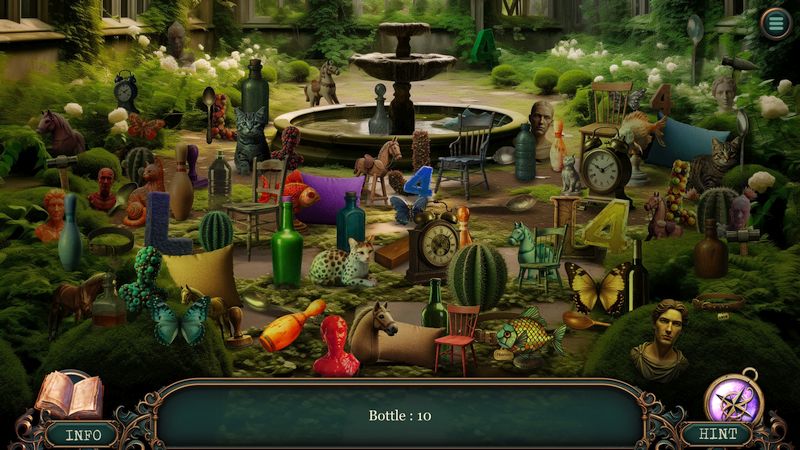Activate the purple compass hint orb
This screenshot has height=450, width=800.
tap(735, 399)
